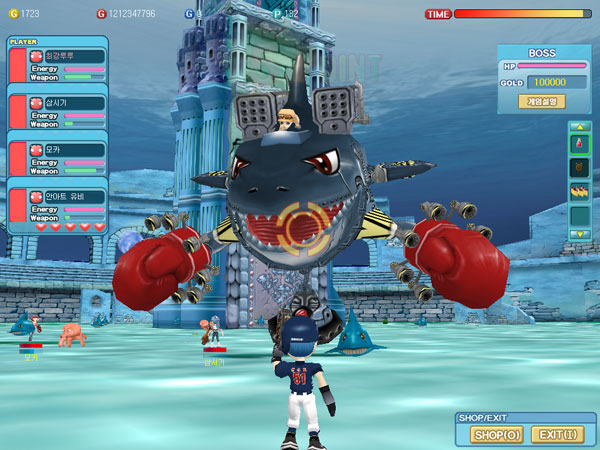600x450 pixels.
Task: Open the SHOP(O) button
Action: [x=497, y=435]
